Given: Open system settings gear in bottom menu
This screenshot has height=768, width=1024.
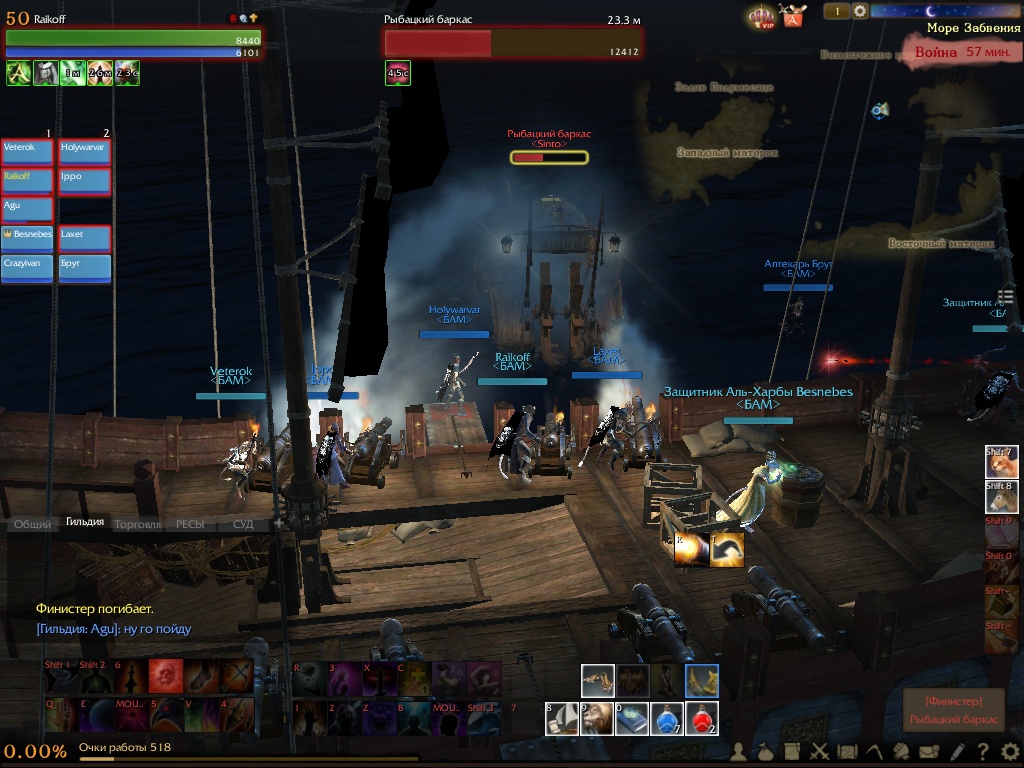Looking at the screenshot, I should click(x=1009, y=752).
